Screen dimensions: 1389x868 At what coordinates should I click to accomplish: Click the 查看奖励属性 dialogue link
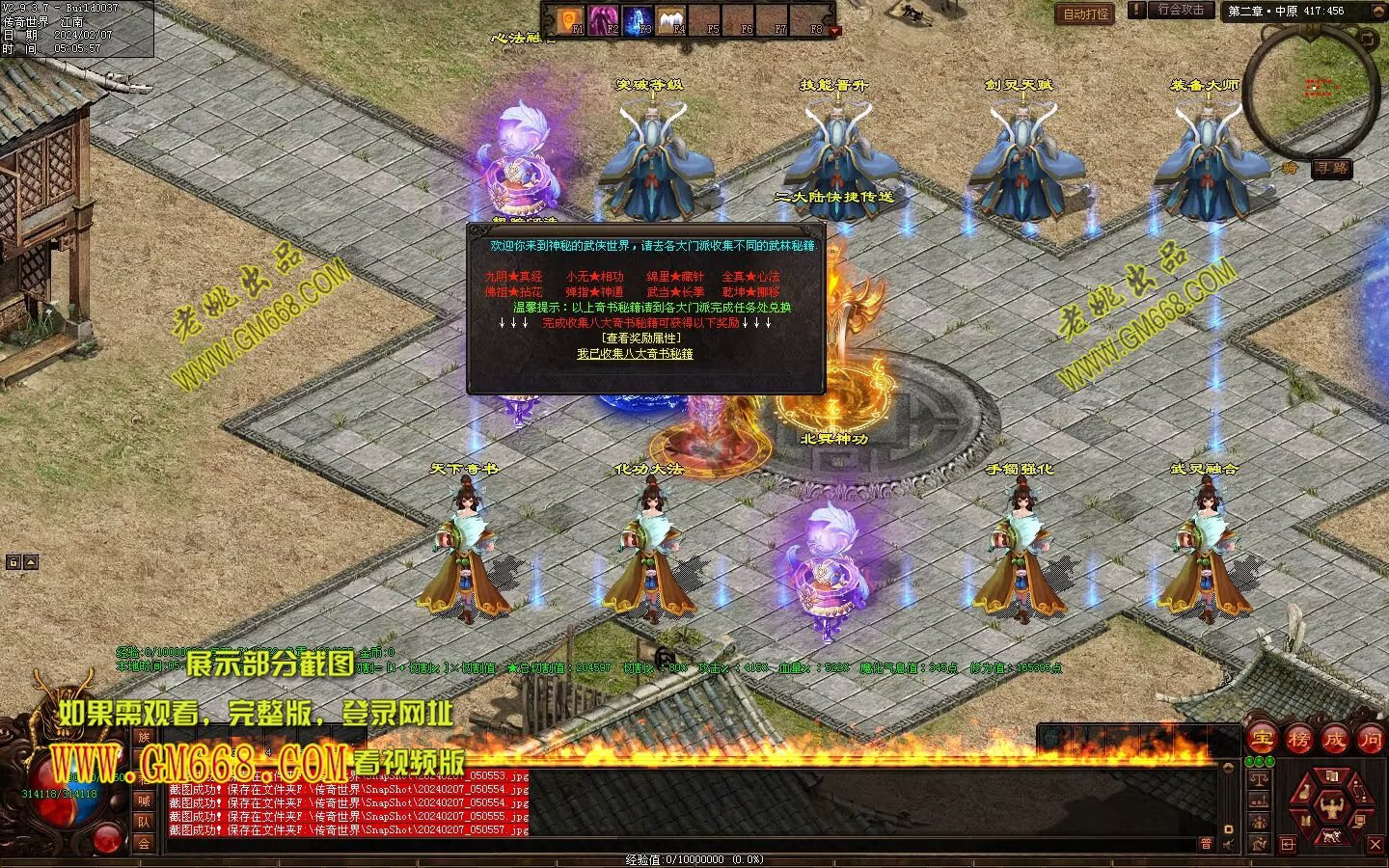click(641, 339)
